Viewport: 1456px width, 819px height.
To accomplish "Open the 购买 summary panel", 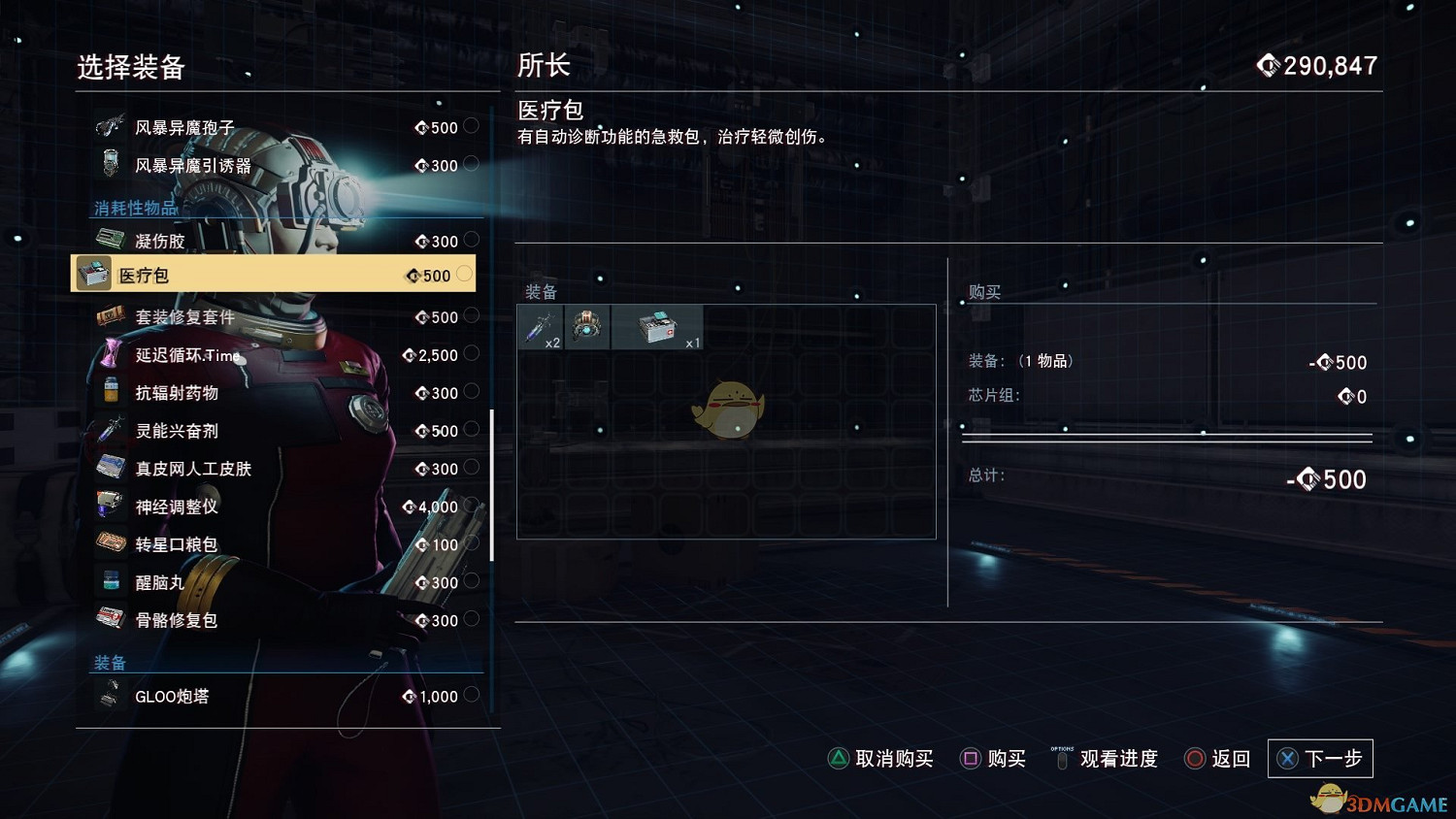I will coord(983,291).
